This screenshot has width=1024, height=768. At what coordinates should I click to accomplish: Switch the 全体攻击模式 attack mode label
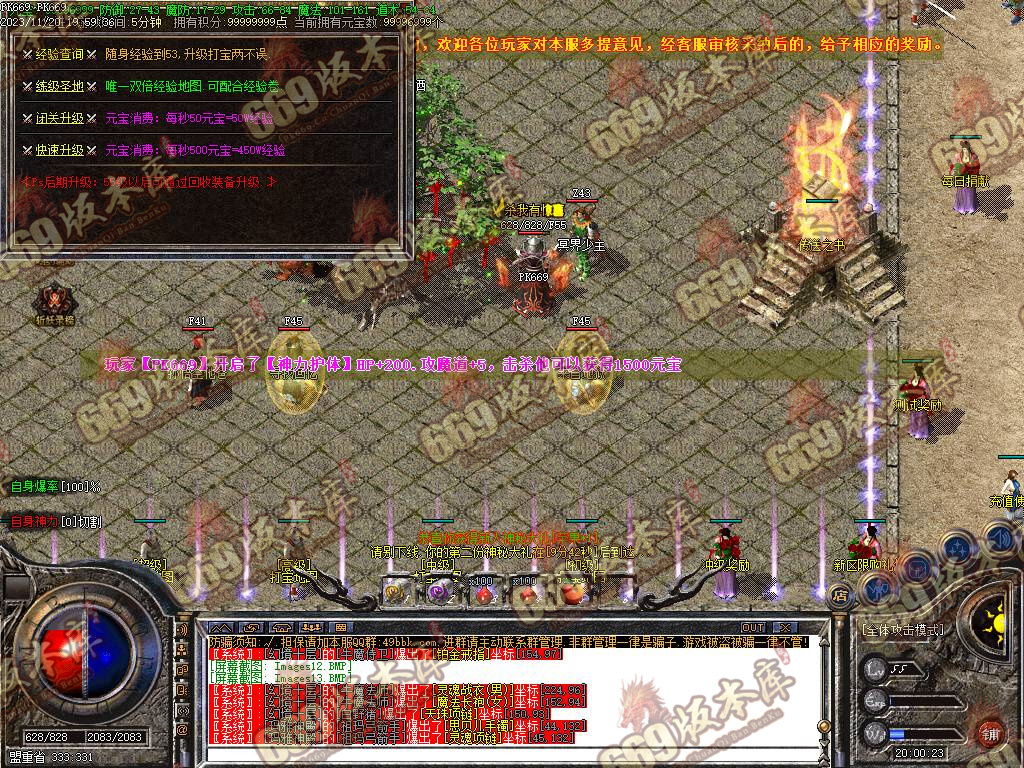click(901, 631)
